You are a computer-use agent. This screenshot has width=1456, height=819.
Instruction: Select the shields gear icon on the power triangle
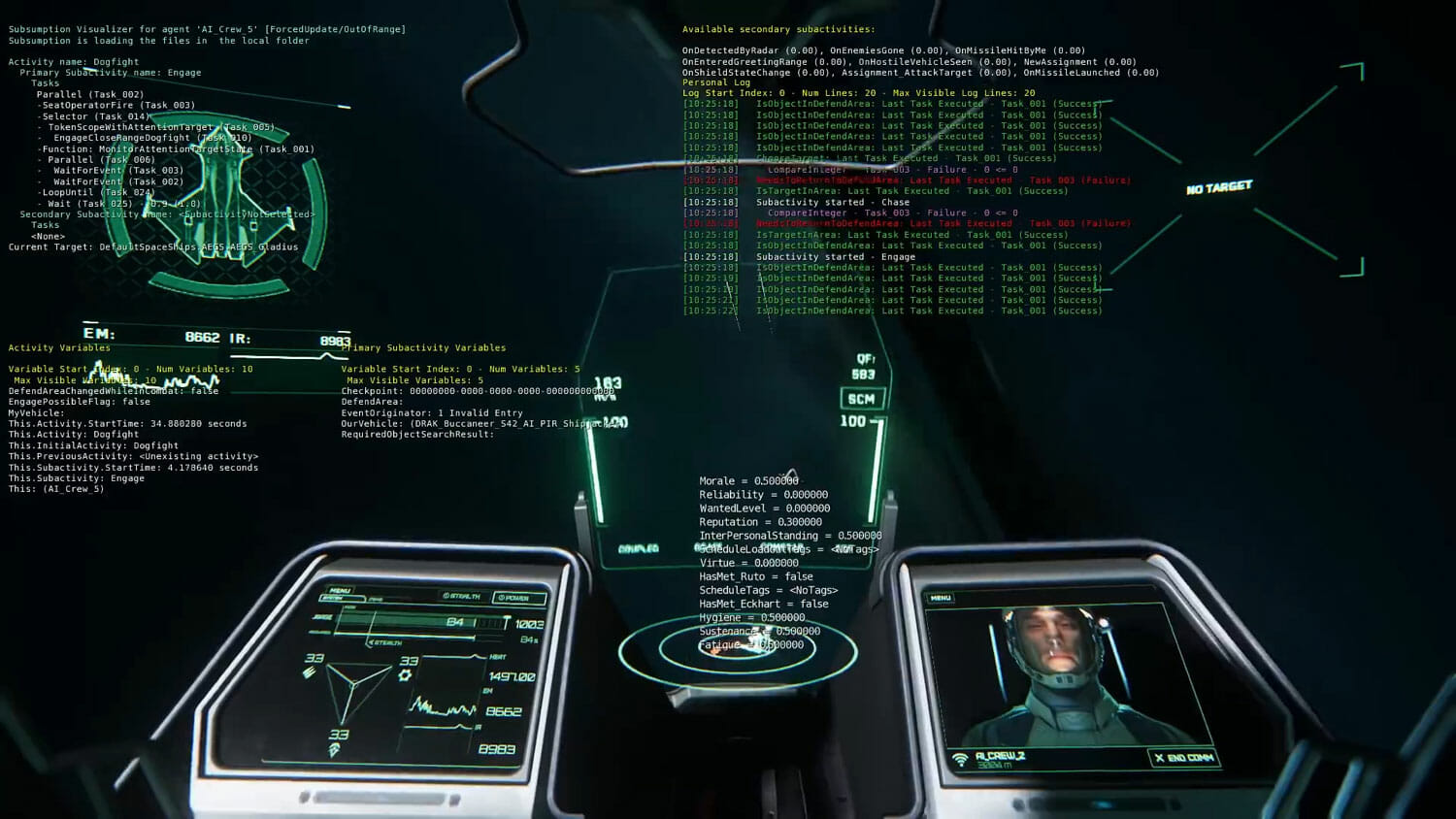click(x=405, y=675)
